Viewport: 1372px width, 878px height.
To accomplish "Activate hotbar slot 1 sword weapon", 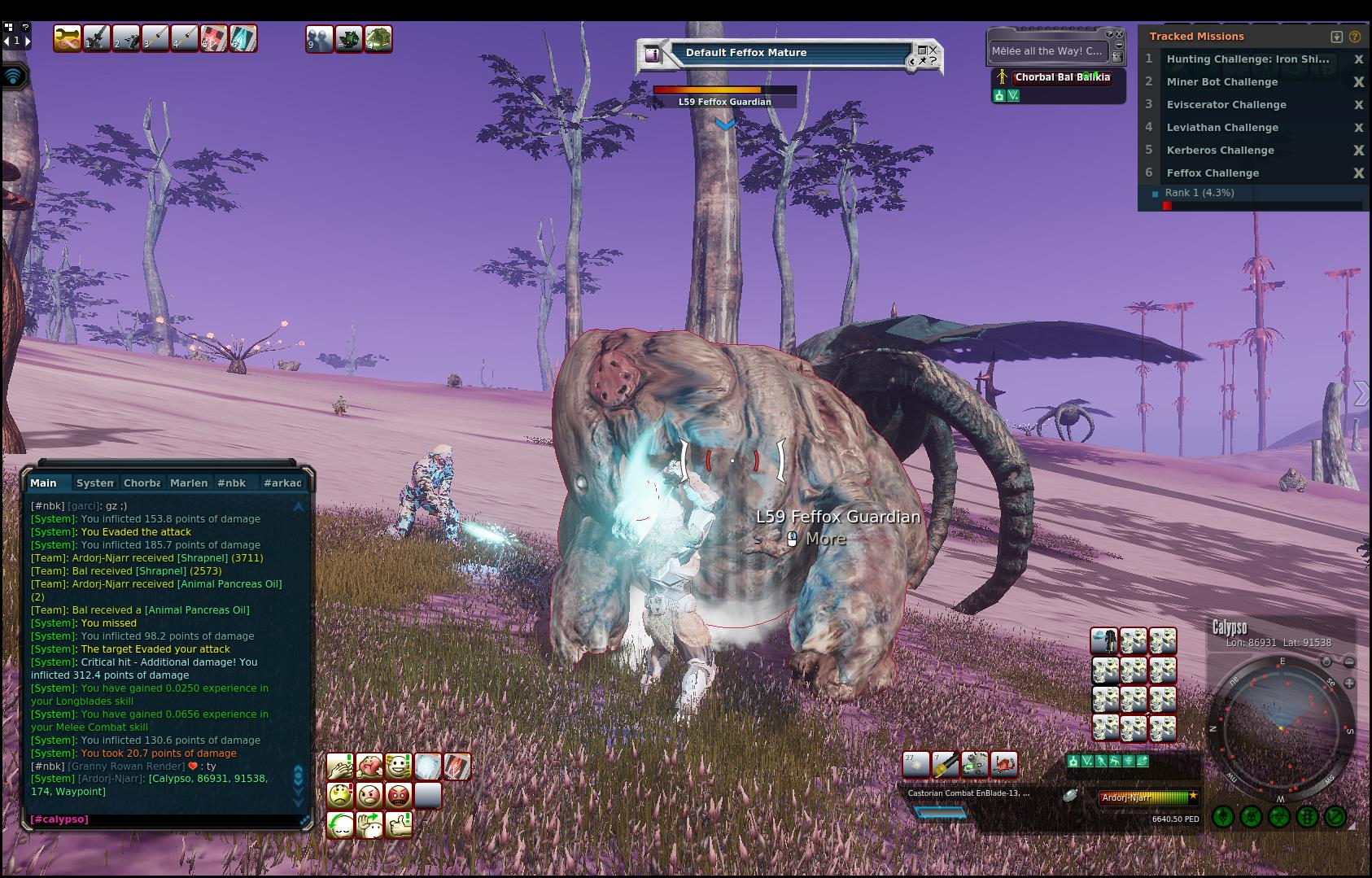I will tap(97, 38).
